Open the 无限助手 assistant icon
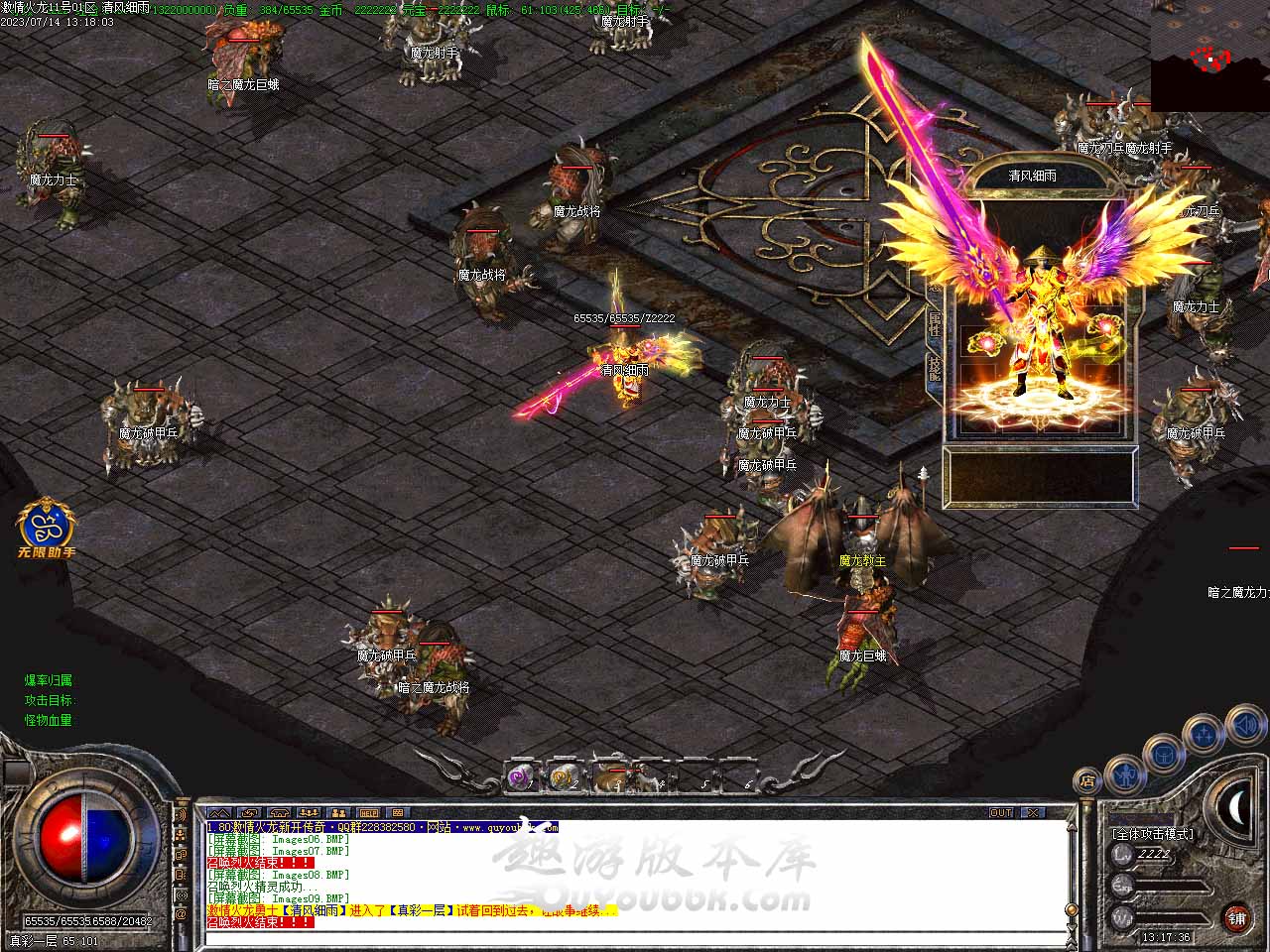 (47, 529)
